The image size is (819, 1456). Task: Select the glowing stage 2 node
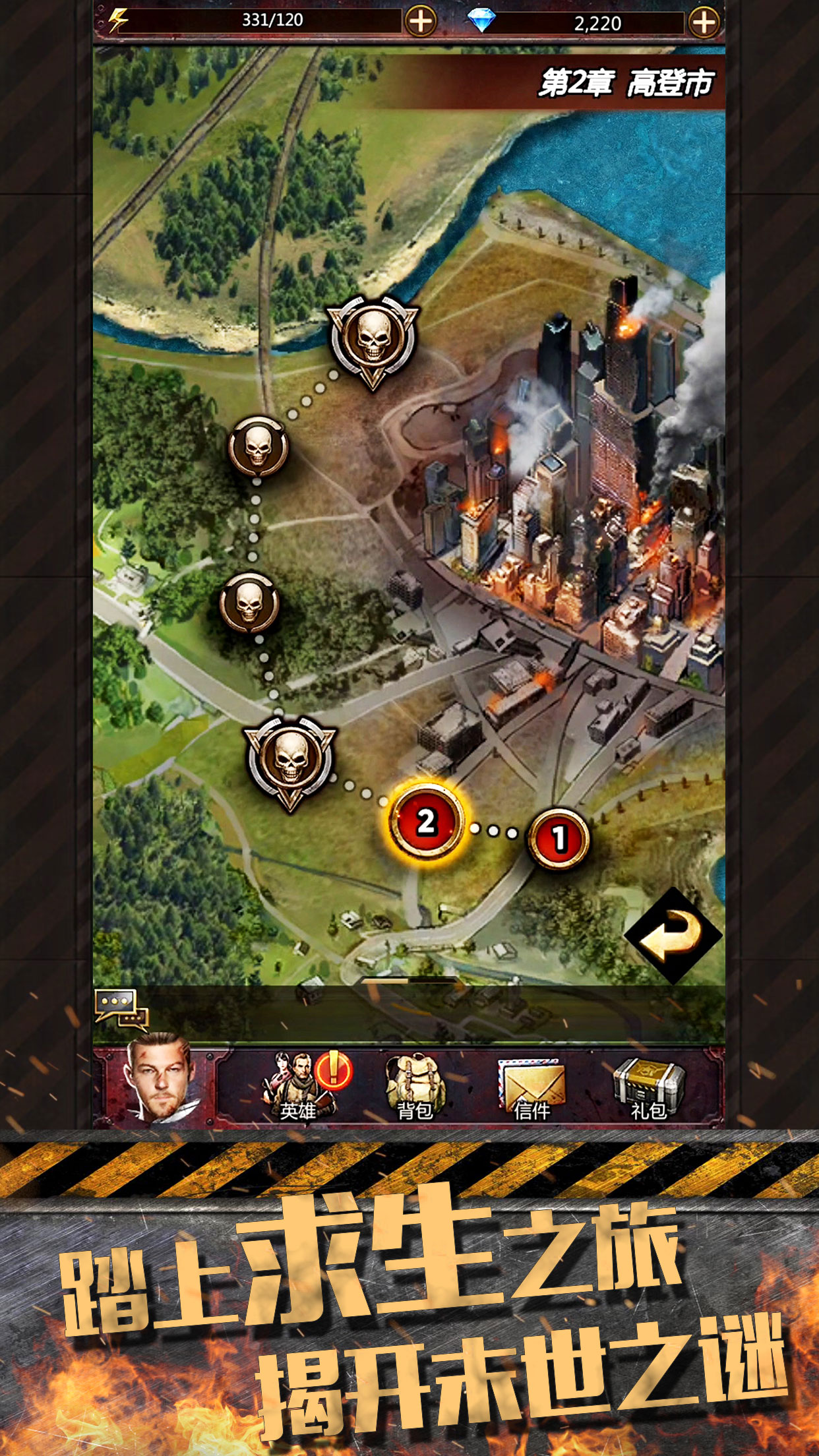pos(427,822)
